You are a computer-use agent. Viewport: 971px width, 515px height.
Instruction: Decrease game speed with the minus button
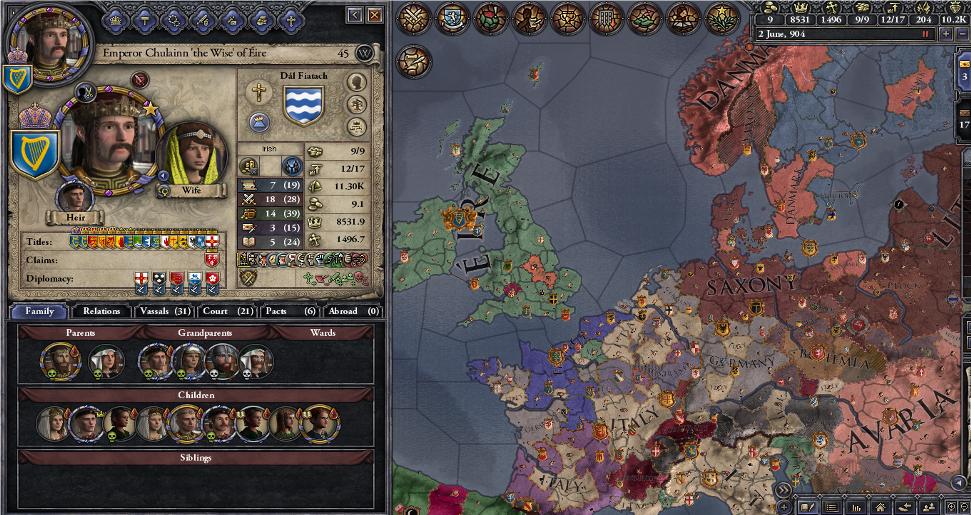[x=961, y=35]
